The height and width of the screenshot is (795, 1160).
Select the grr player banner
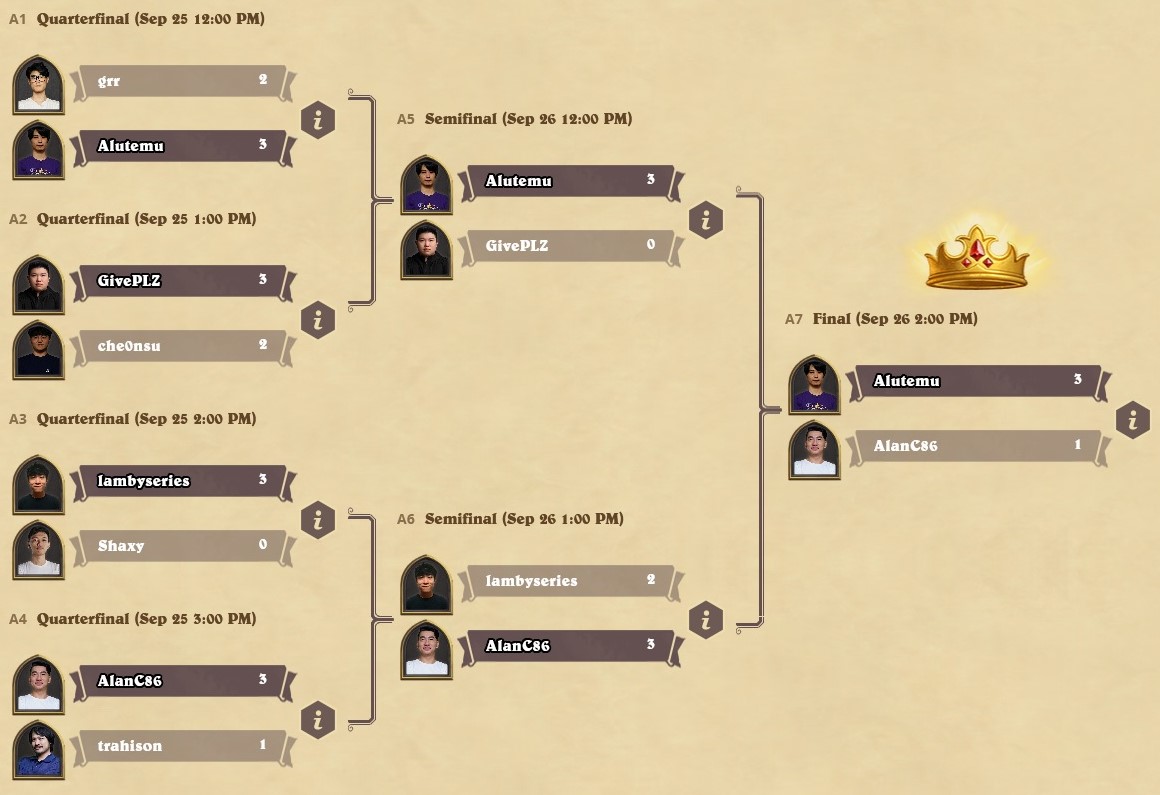point(180,81)
